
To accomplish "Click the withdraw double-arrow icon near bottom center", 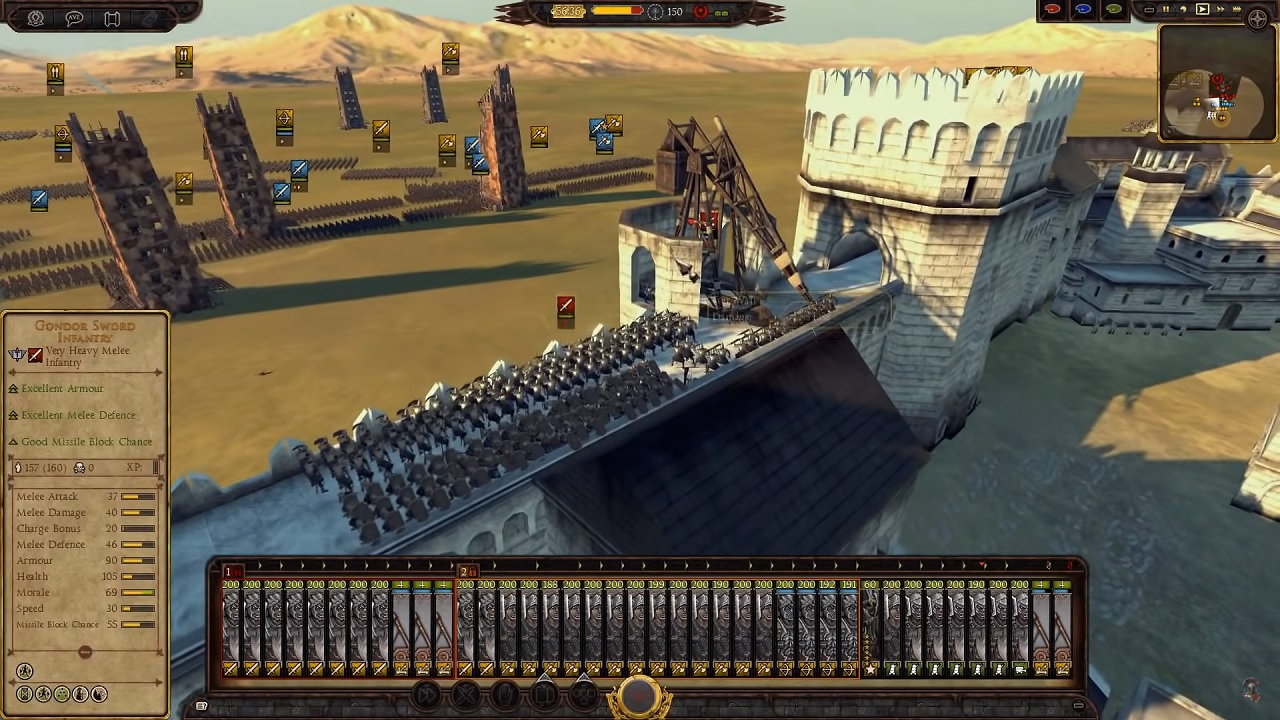I will (426, 693).
